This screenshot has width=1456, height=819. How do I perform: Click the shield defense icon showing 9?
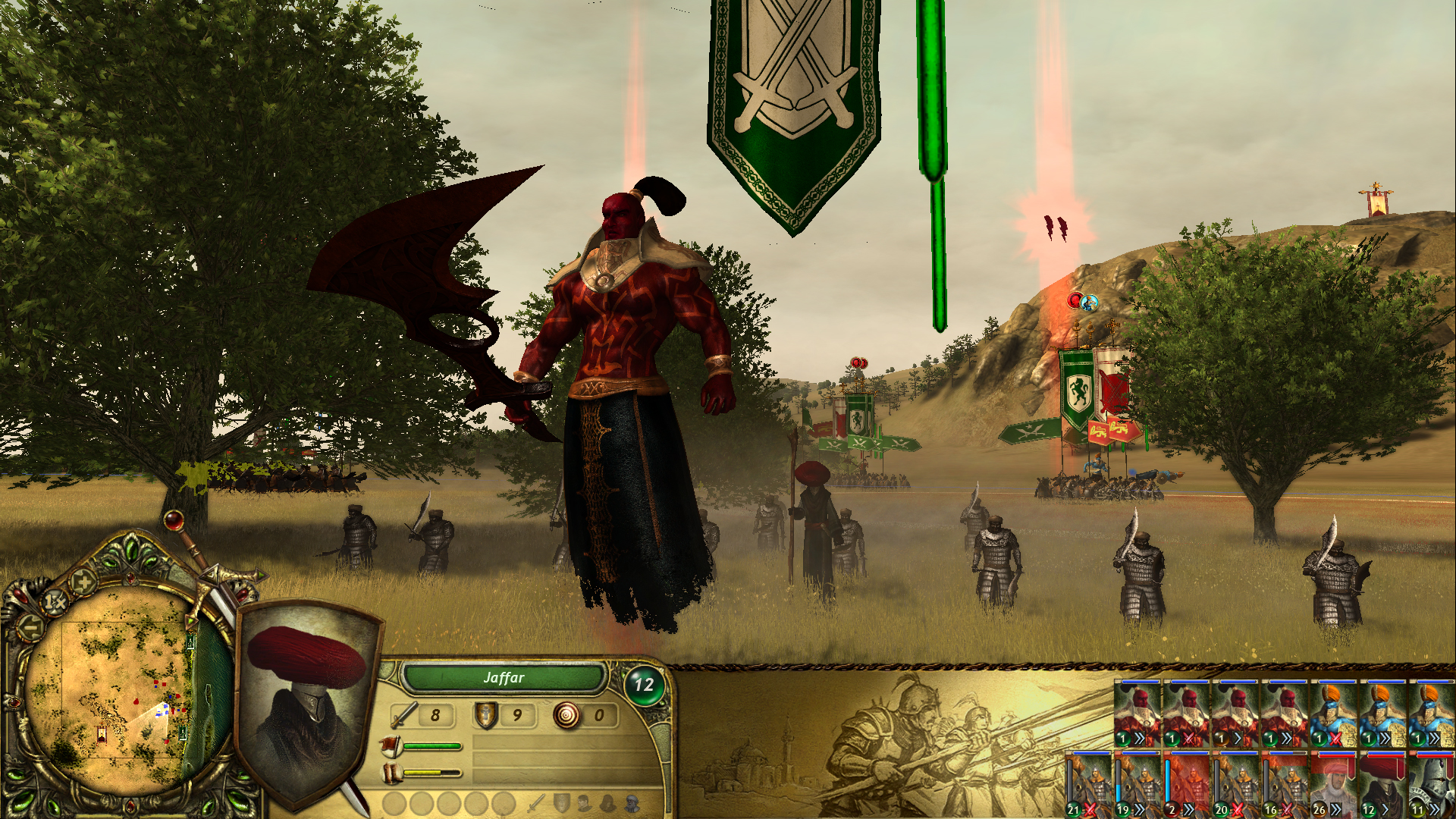pos(487,717)
